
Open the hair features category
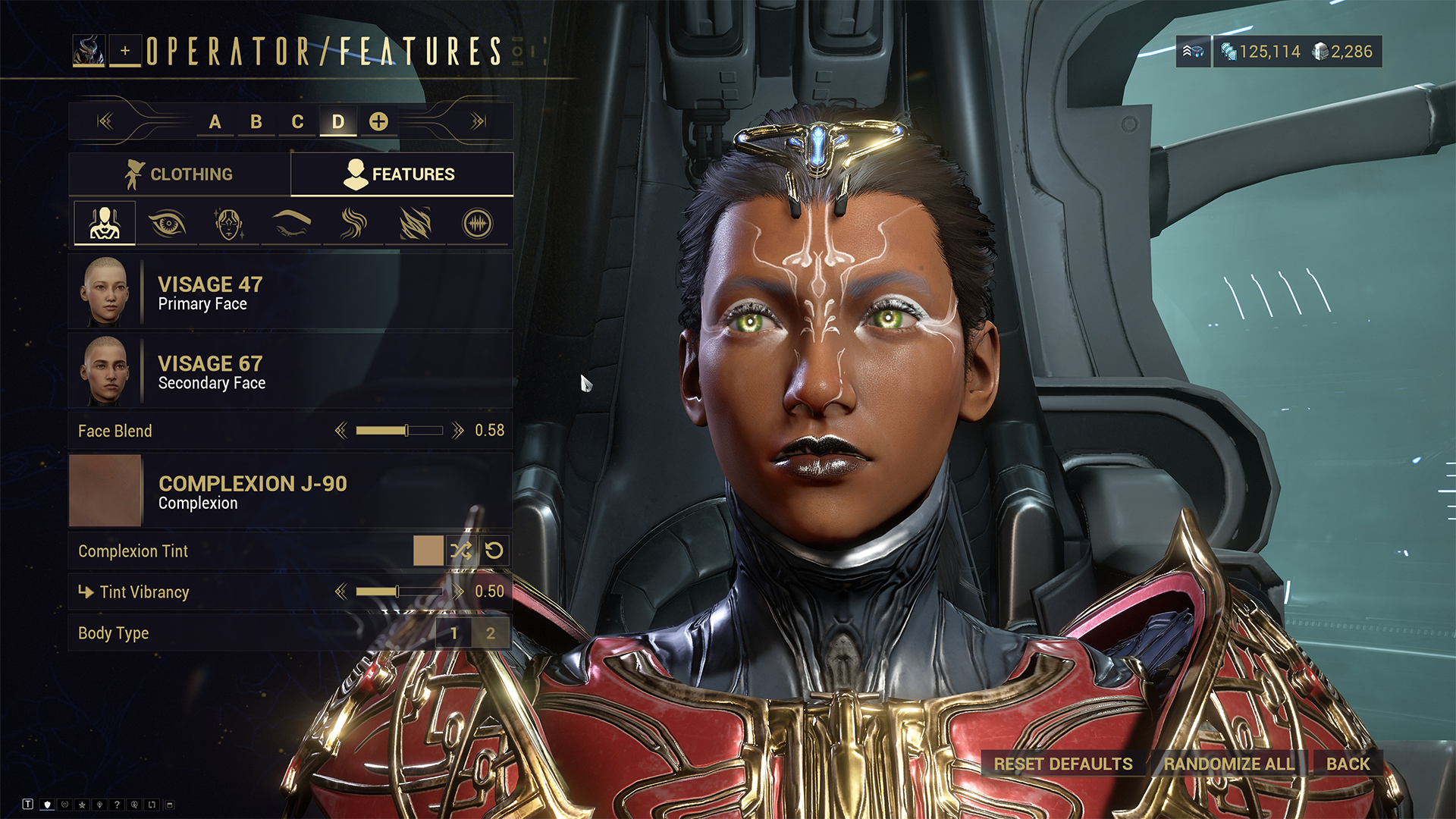pyautogui.click(x=353, y=224)
